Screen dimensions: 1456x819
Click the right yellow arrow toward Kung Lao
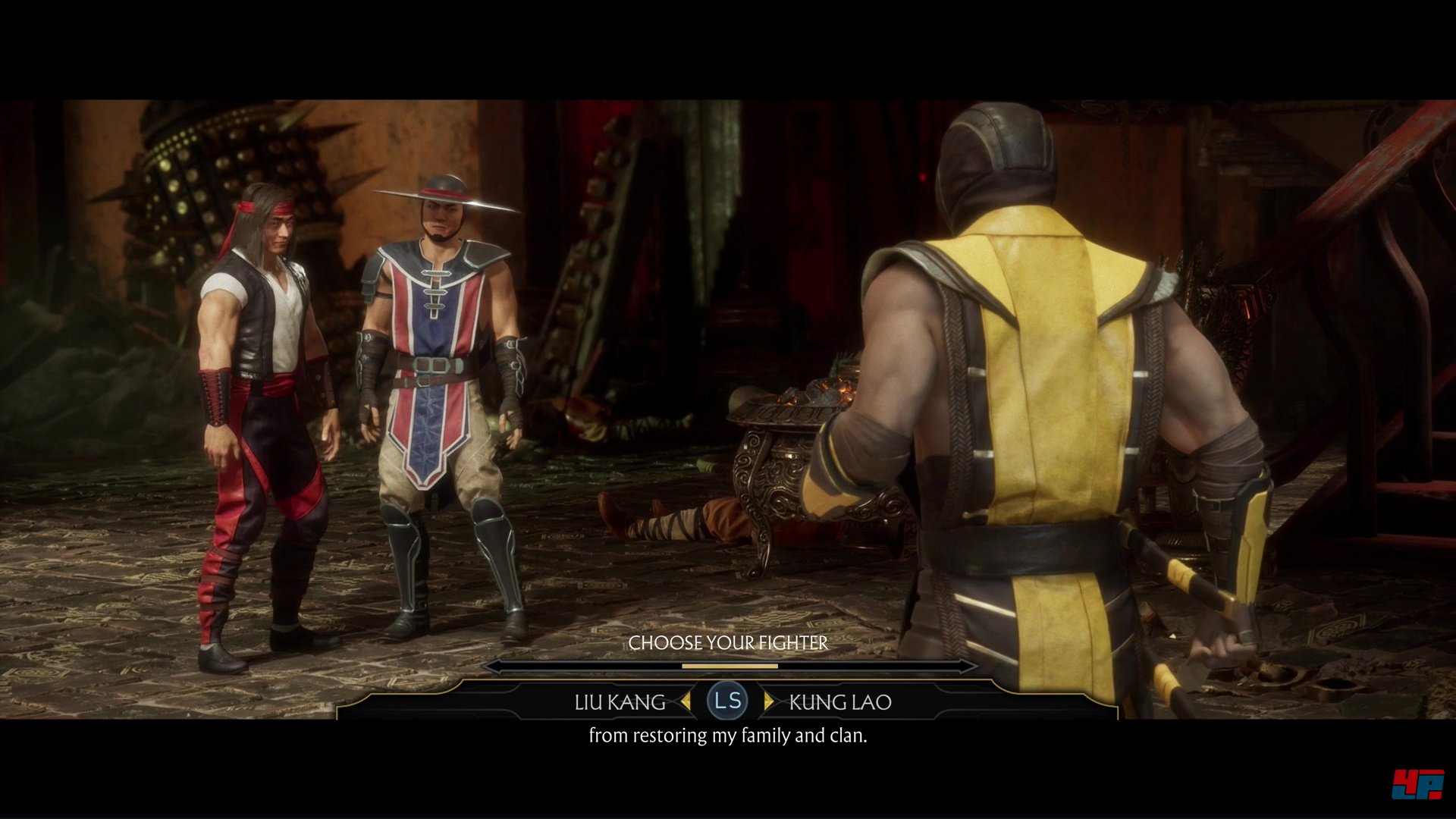(769, 701)
